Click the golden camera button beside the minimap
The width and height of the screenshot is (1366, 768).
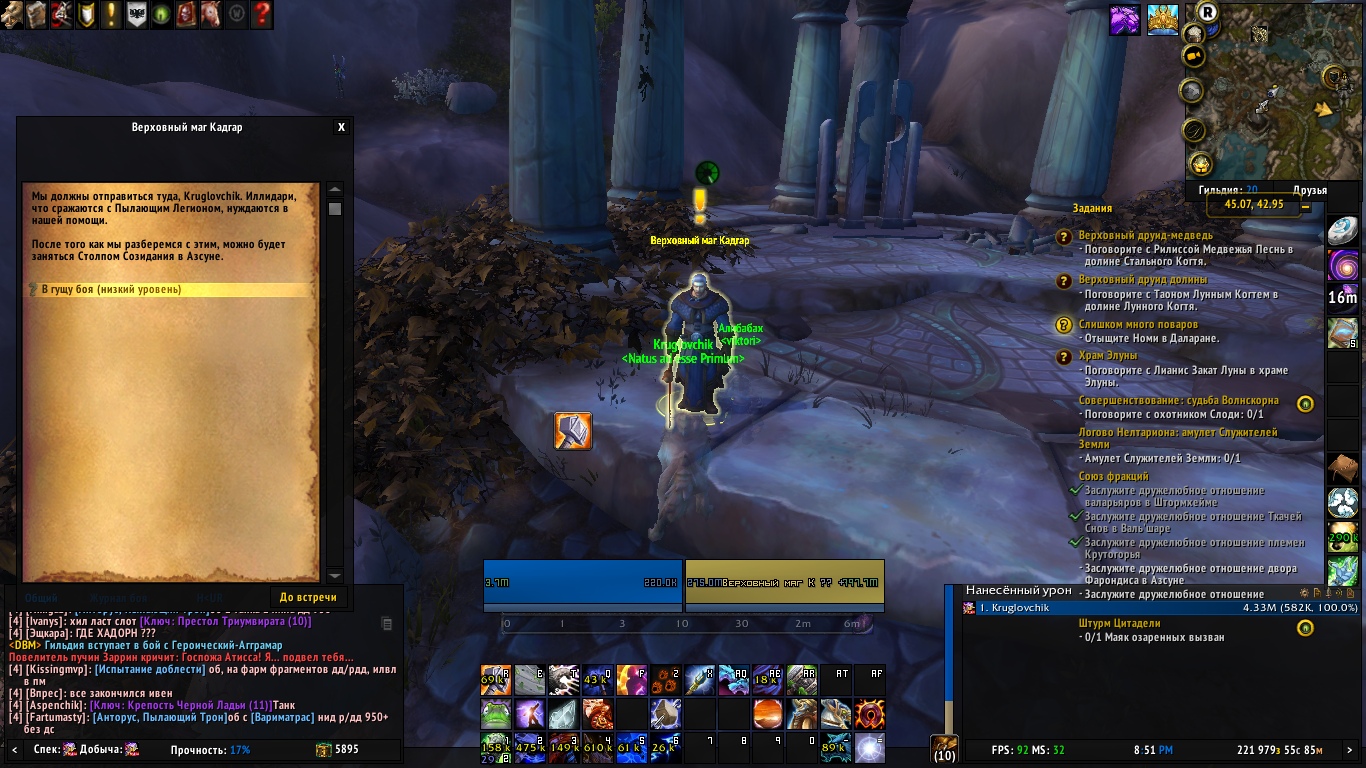(x=1193, y=57)
